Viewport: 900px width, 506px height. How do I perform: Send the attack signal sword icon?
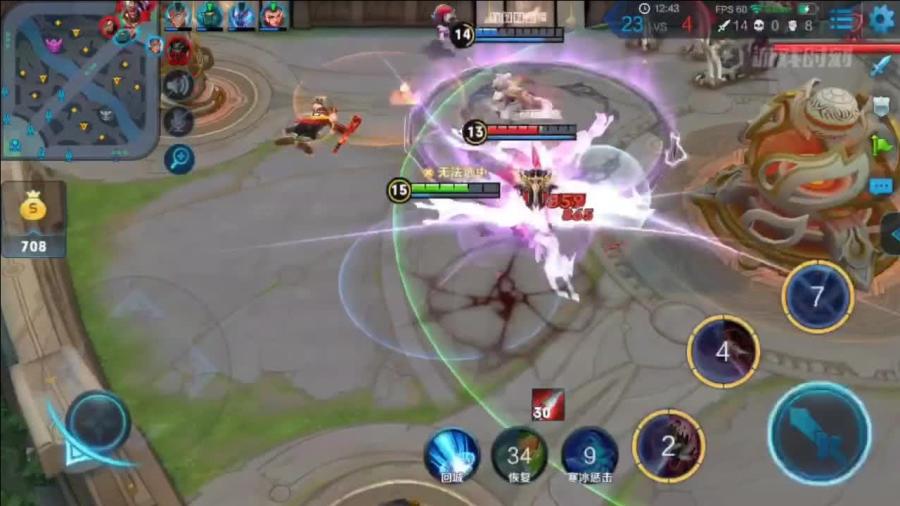point(881,67)
